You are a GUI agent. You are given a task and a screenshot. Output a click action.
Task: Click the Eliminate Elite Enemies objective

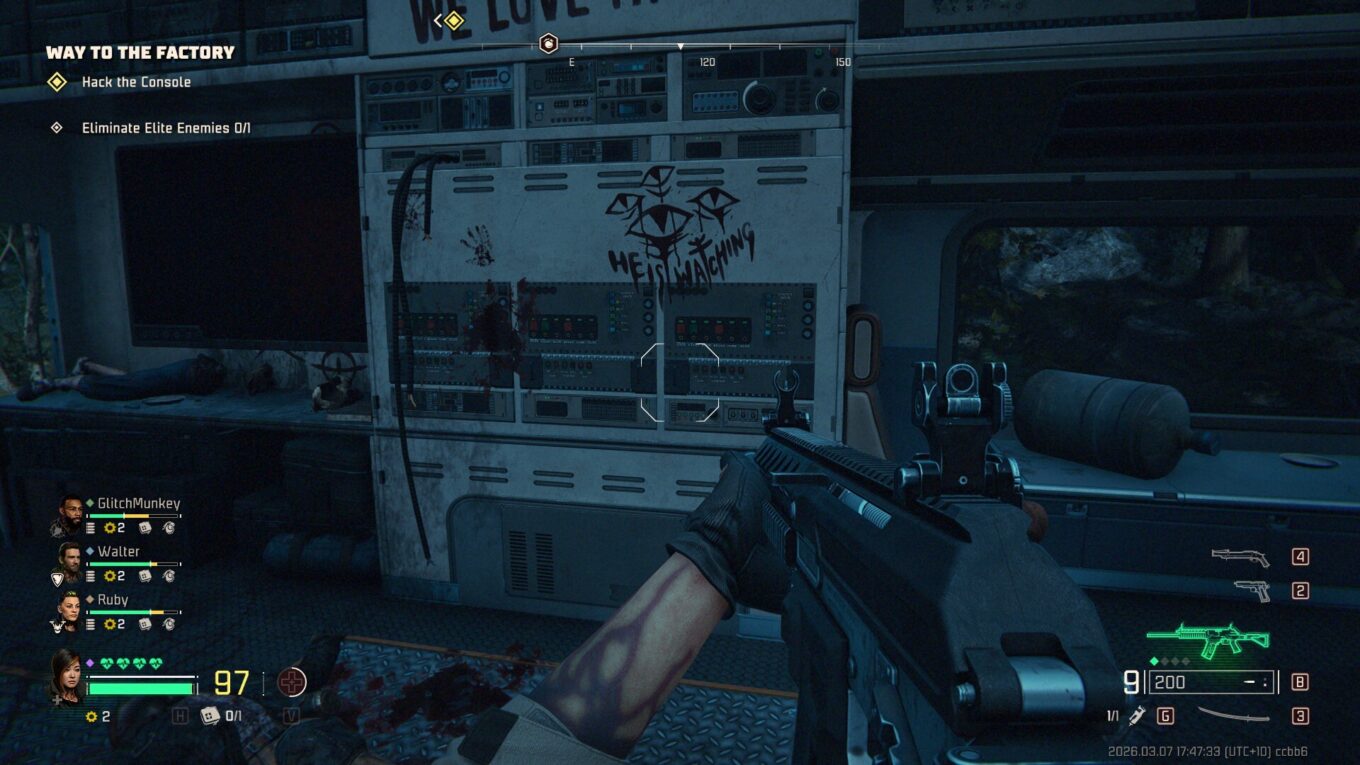point(166,128)
